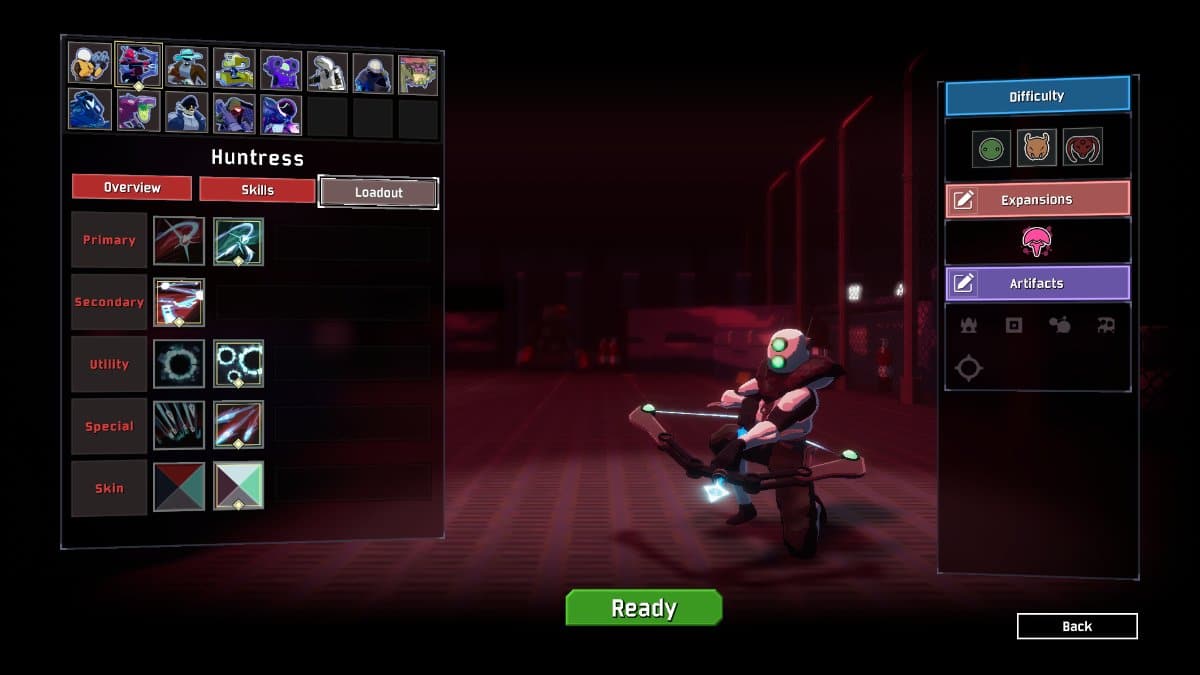Select the yellow-green MUL-T robot survivor
1200x675 pixels.
pos(234,69)
